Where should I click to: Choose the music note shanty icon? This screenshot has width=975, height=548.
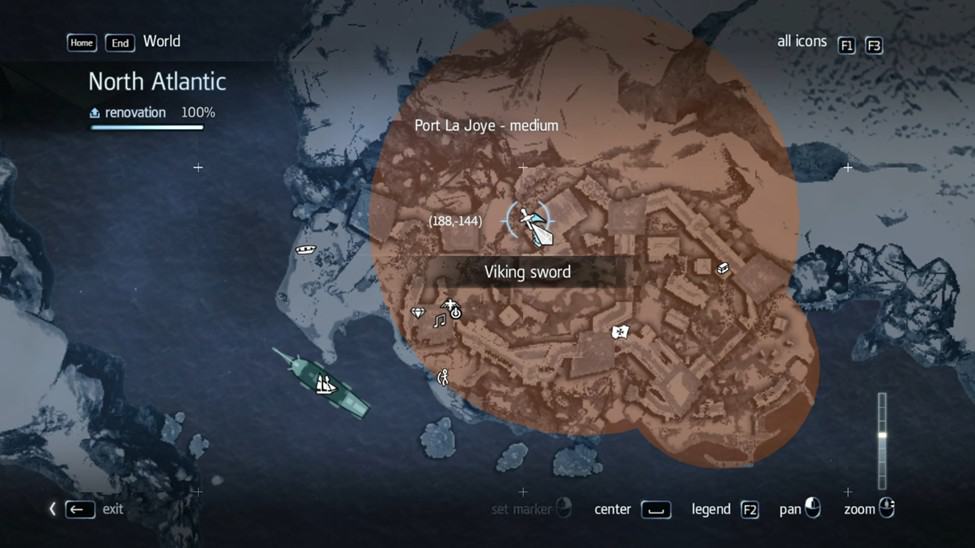[x=439, y=321]
